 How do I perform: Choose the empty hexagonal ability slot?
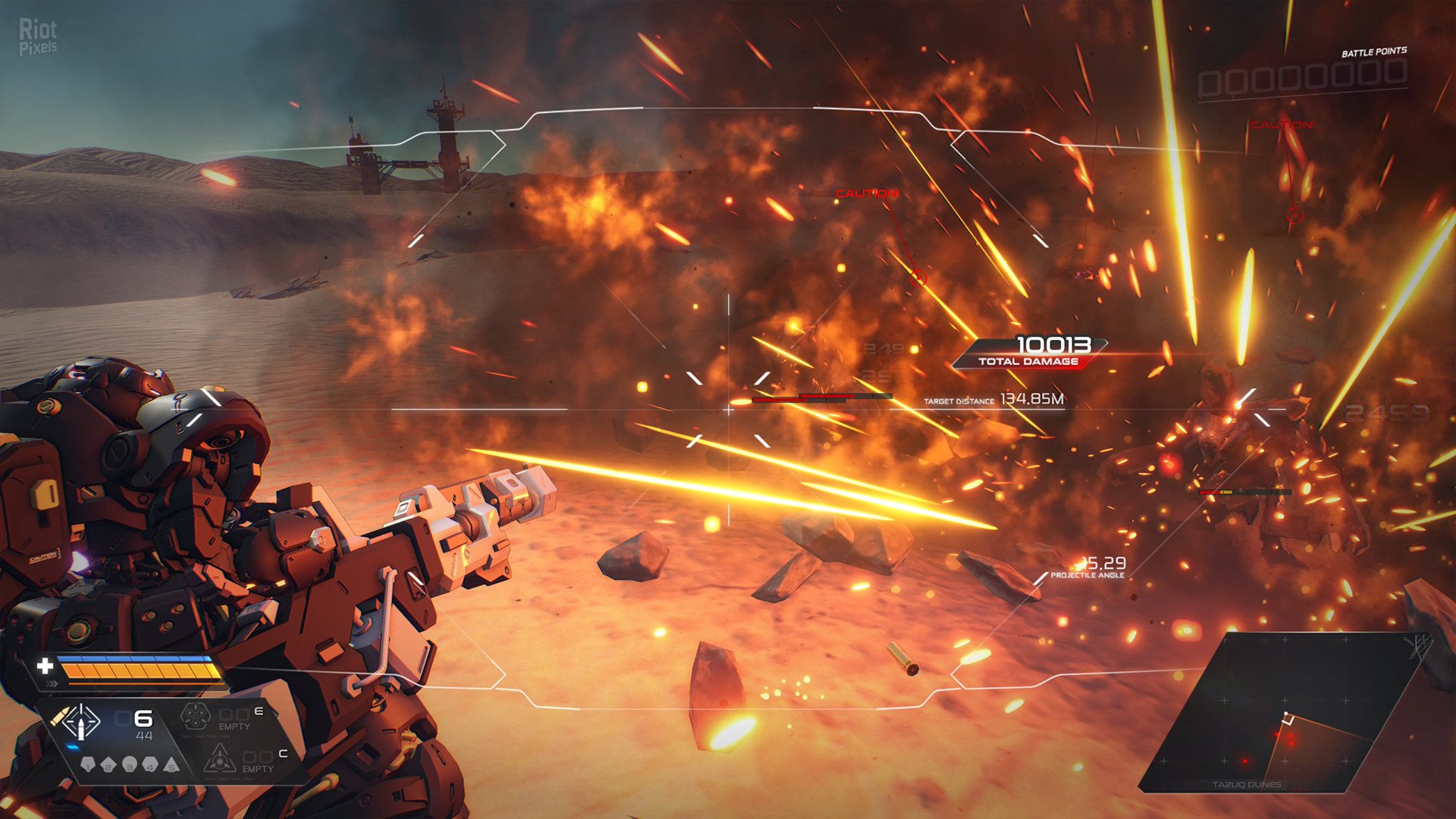click(x=195, y=716)
